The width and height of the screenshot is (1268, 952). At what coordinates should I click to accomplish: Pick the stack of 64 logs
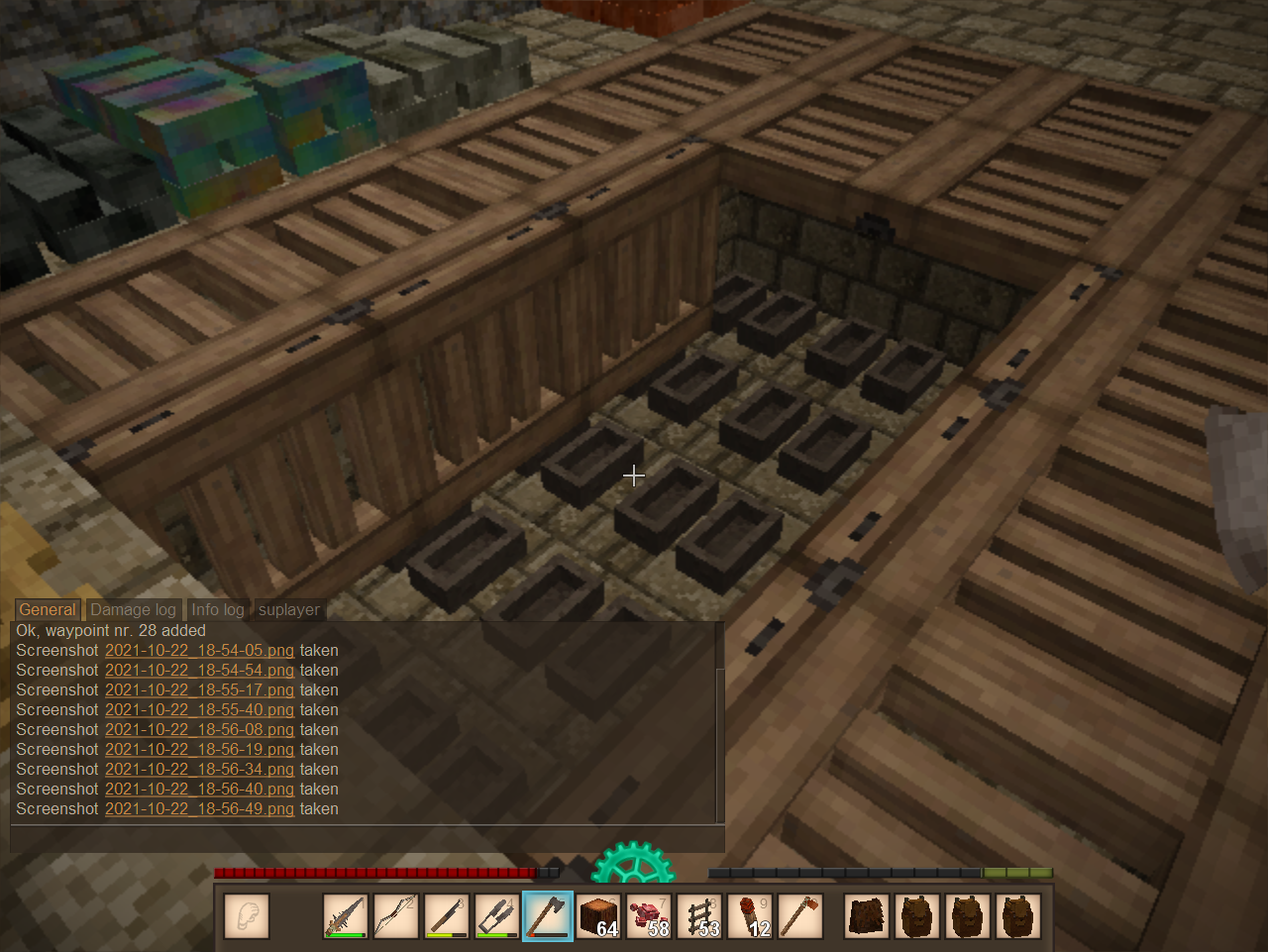click(x=598, y=916)
